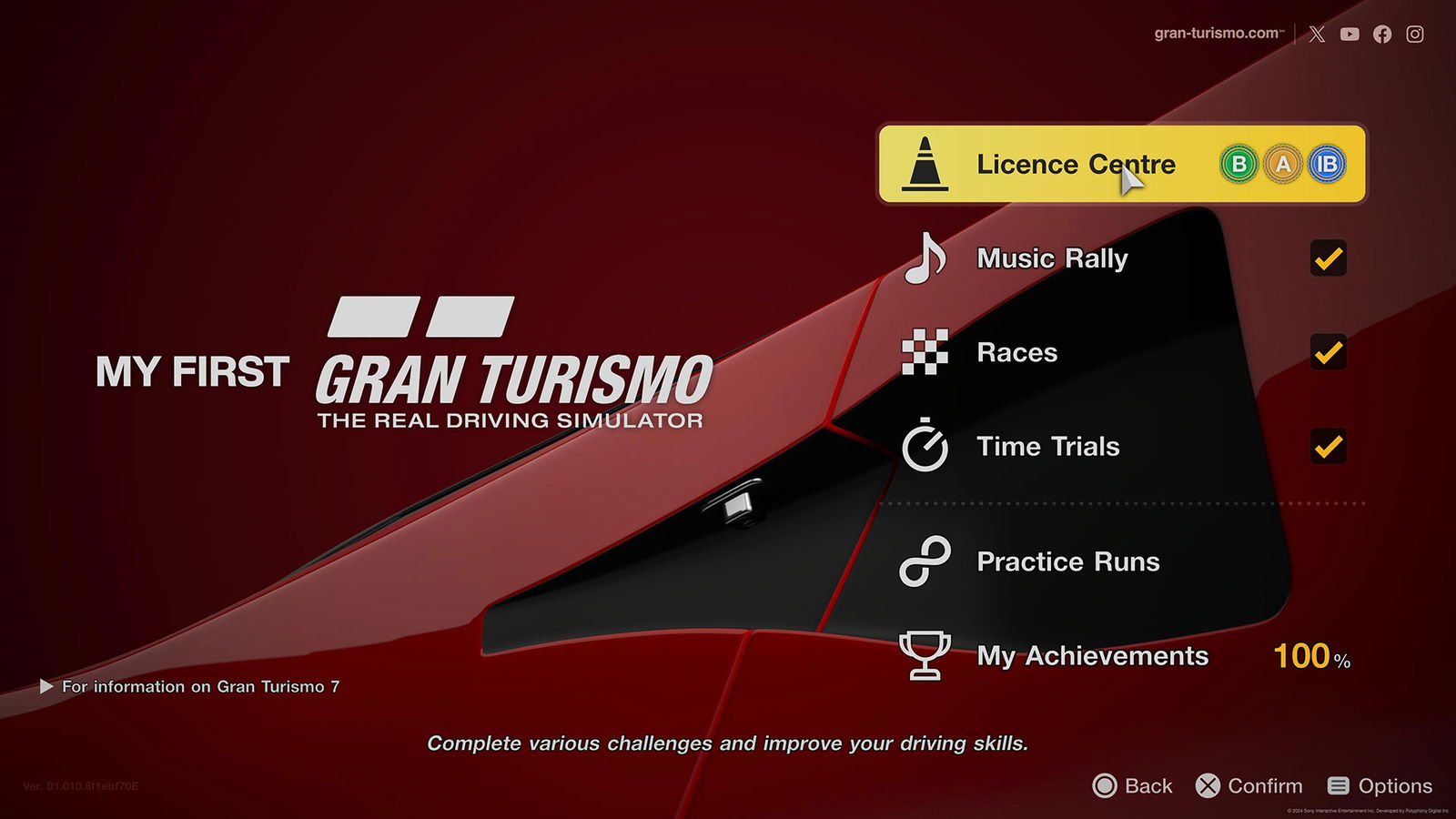The height and width of the screenshot is (819, 1456).
Task: Click the trophy icon beside My Achievements
Action: pyautogui.click(x=924, y=655)
